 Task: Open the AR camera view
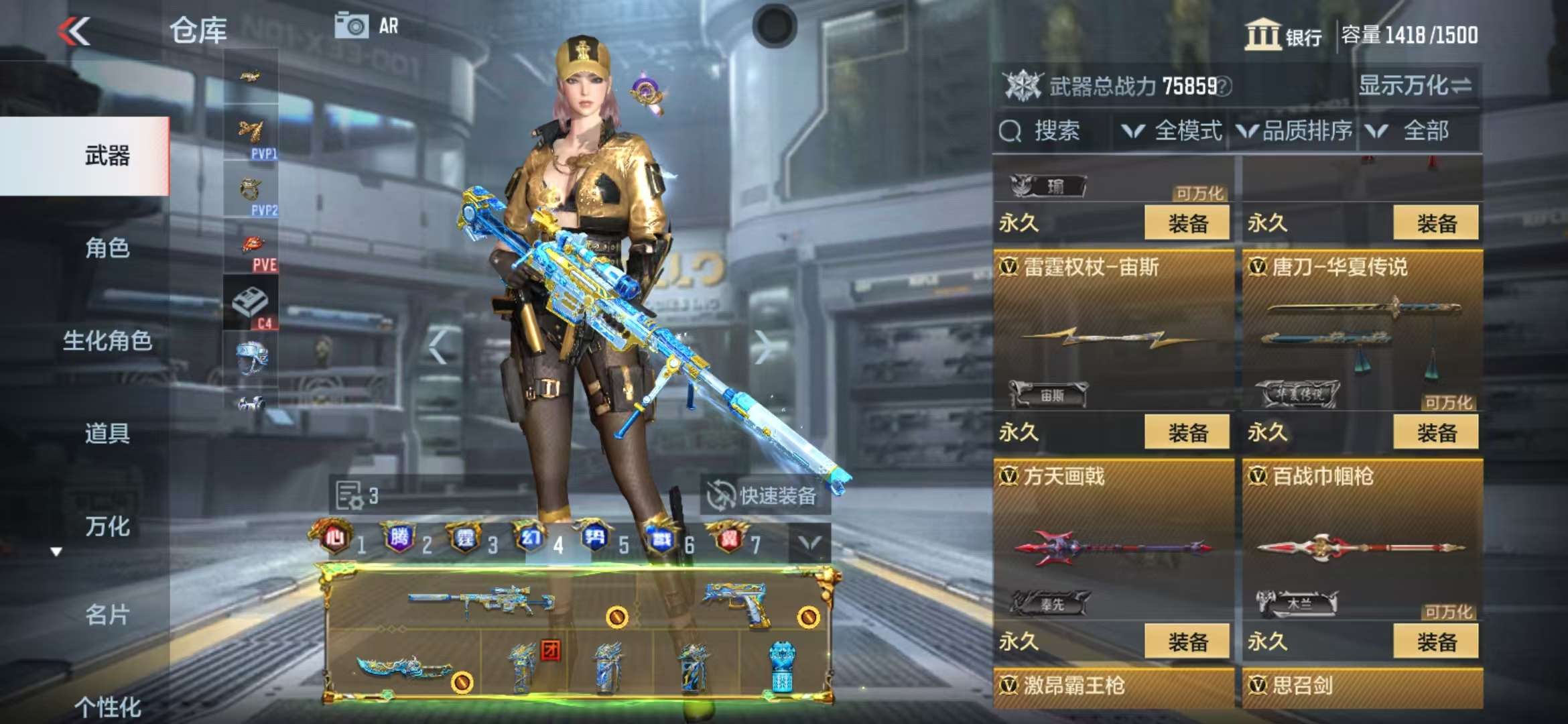pos(367,26)
